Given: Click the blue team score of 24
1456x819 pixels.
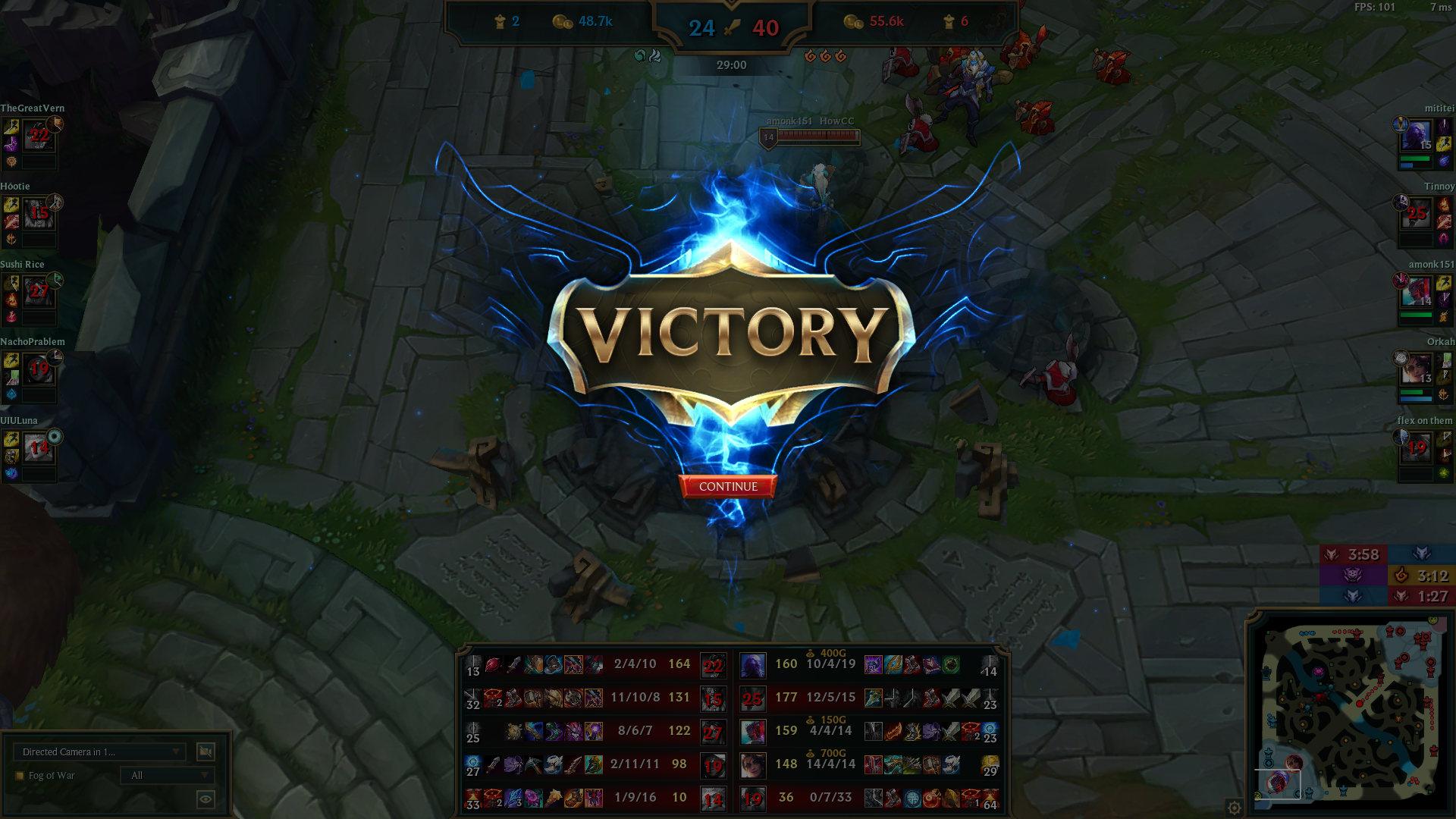Looking at the screenshot, I should pyautogui.click(x=702, y=27).
